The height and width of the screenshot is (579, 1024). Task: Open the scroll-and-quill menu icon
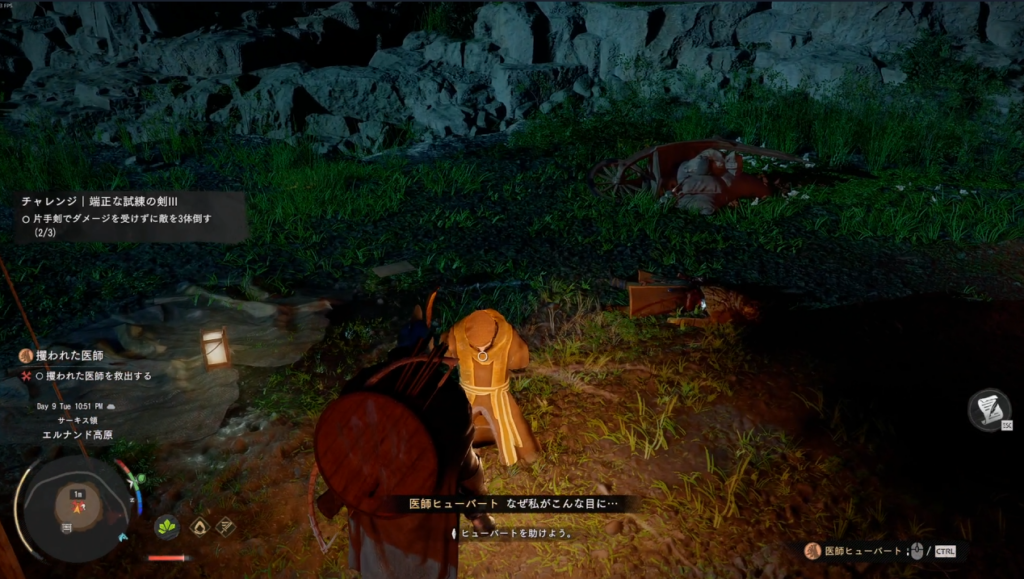tap(988, 409)
